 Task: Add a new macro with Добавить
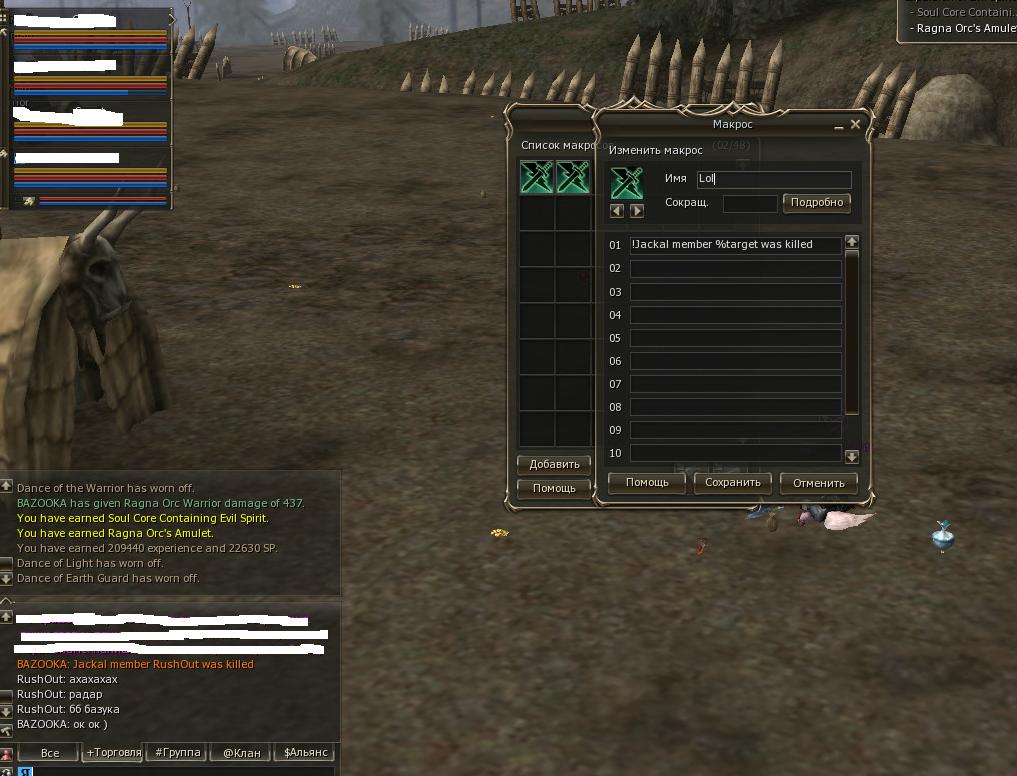click(x=554, y=464)
